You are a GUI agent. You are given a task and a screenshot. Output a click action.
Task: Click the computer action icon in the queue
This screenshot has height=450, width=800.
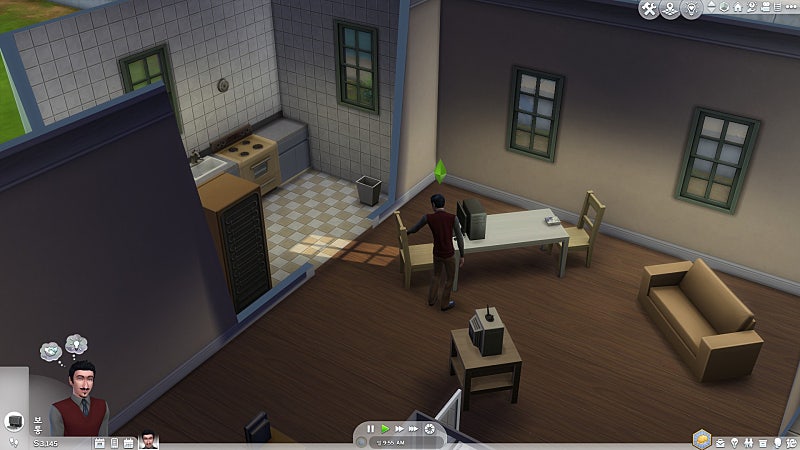(x=14, y=420)
